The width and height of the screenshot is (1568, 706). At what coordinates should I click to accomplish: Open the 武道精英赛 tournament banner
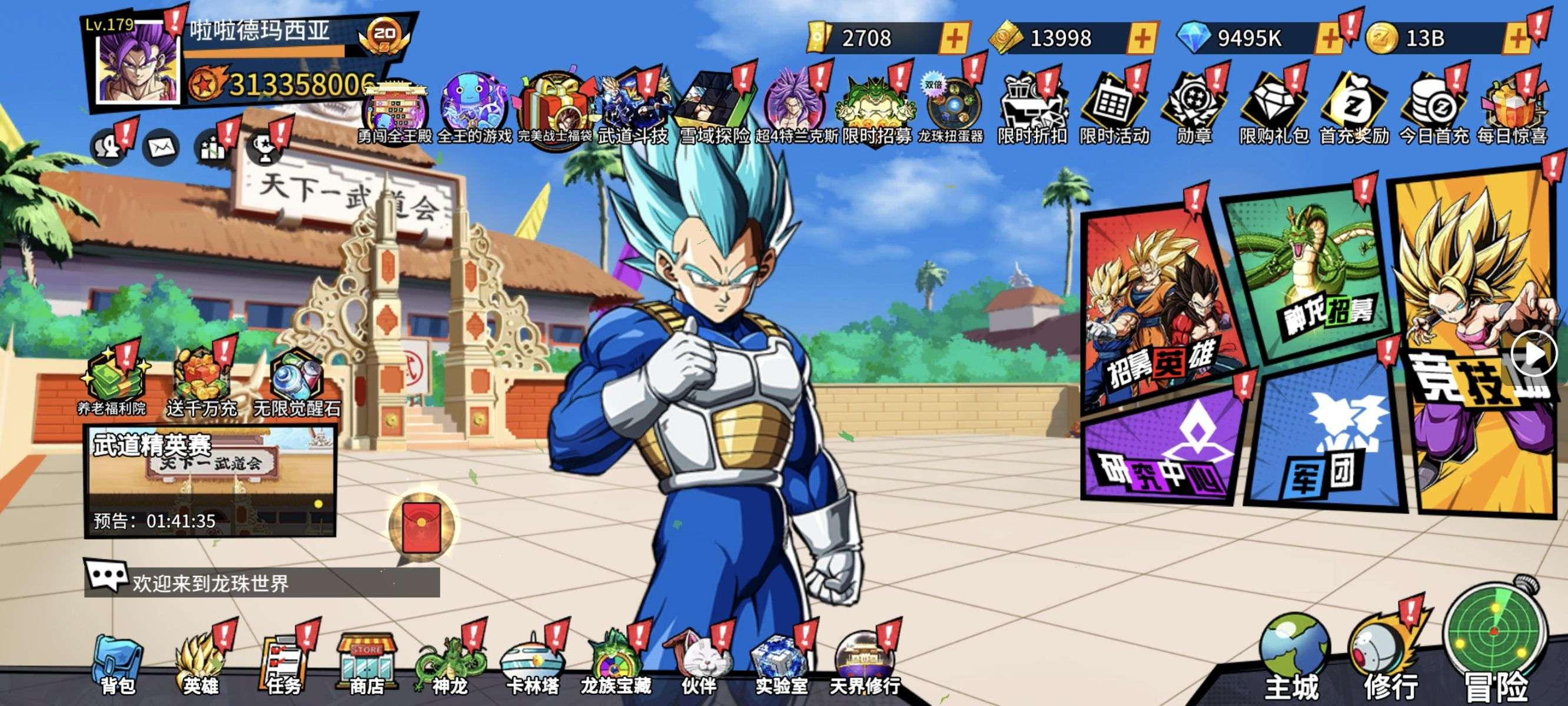point(210,481)
